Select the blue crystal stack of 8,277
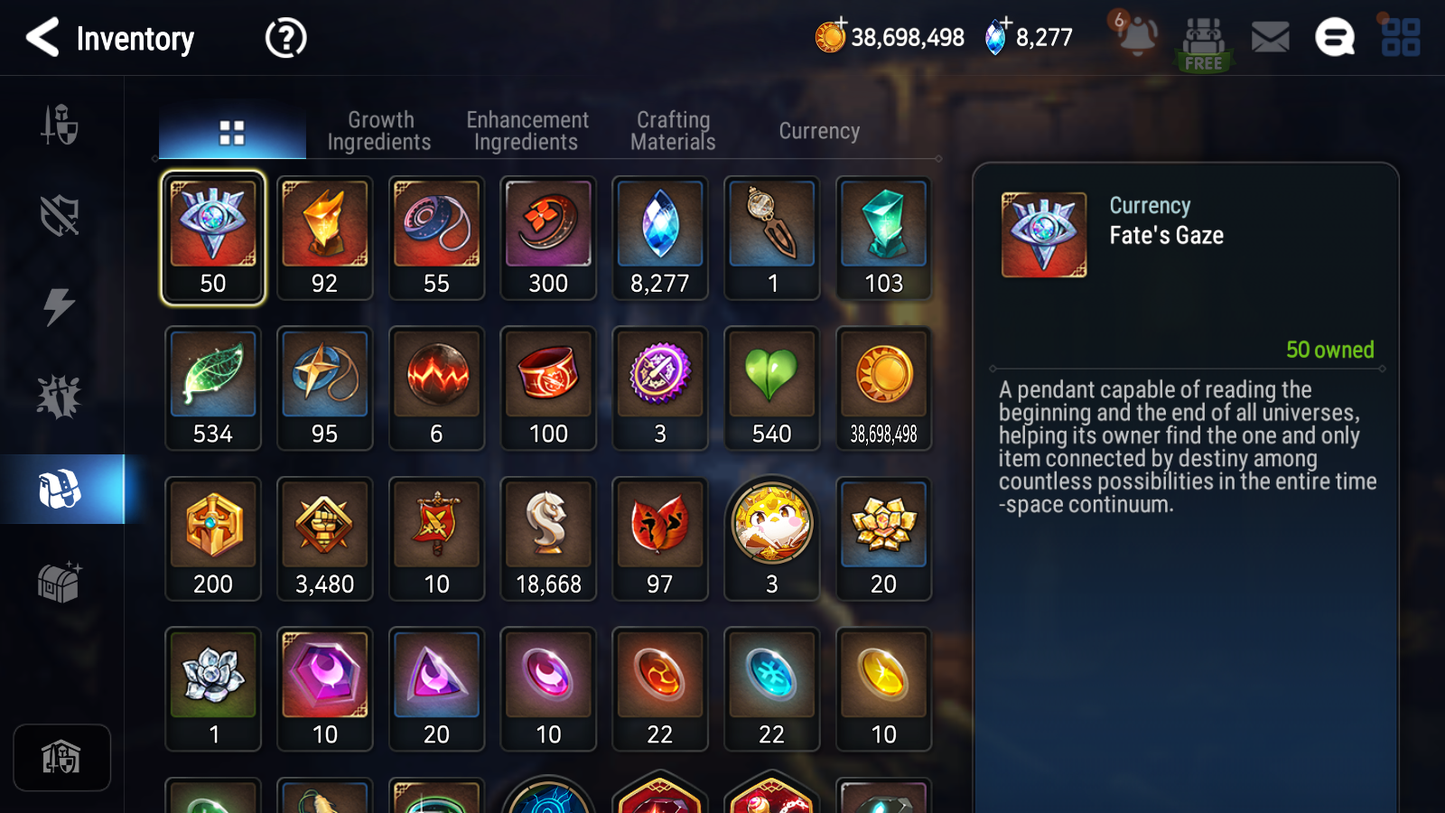1445x813 pixels. click(660, 237)
